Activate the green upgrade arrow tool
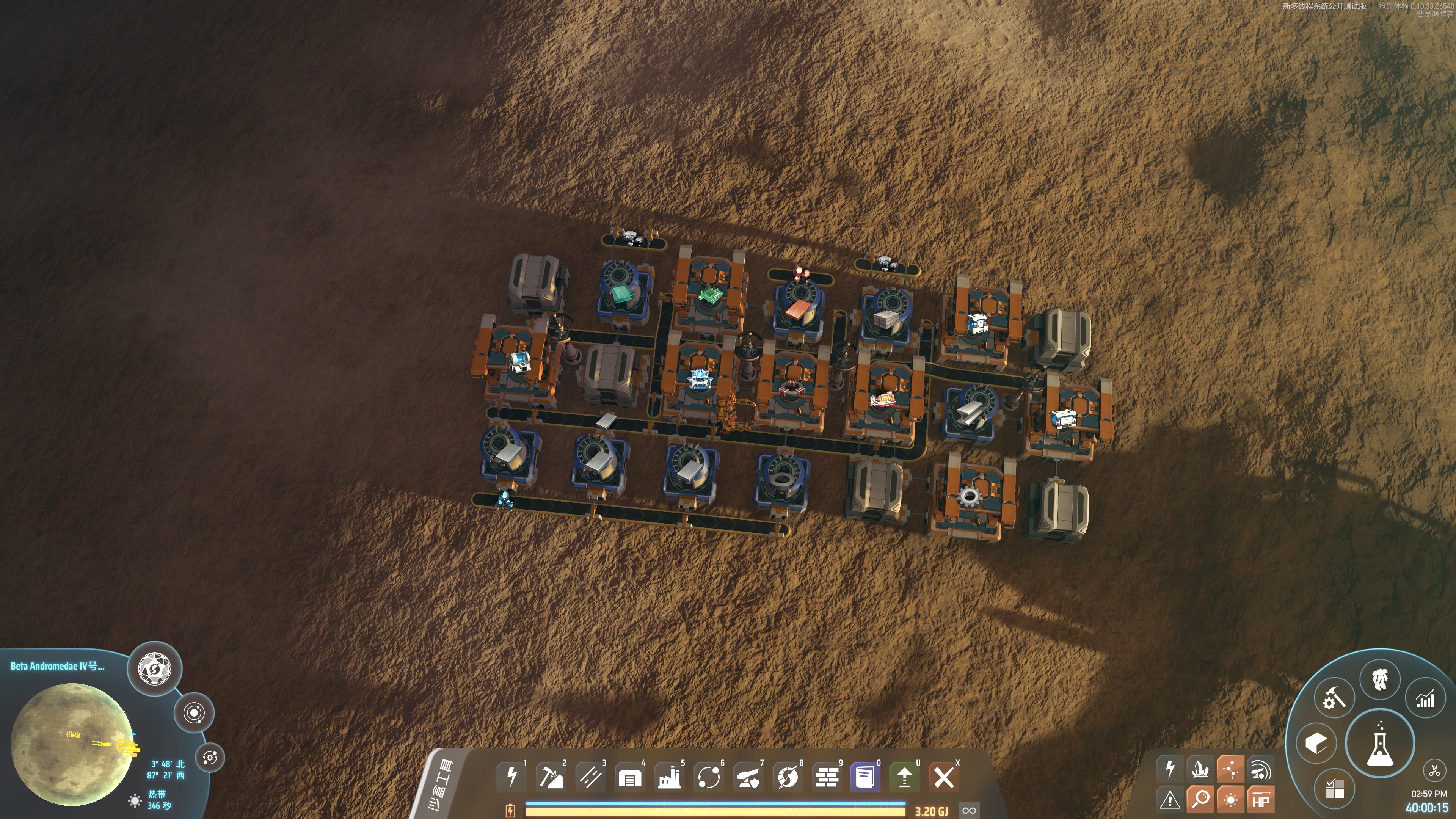This screenshot has height=819, width=1456. coord(904,777)
